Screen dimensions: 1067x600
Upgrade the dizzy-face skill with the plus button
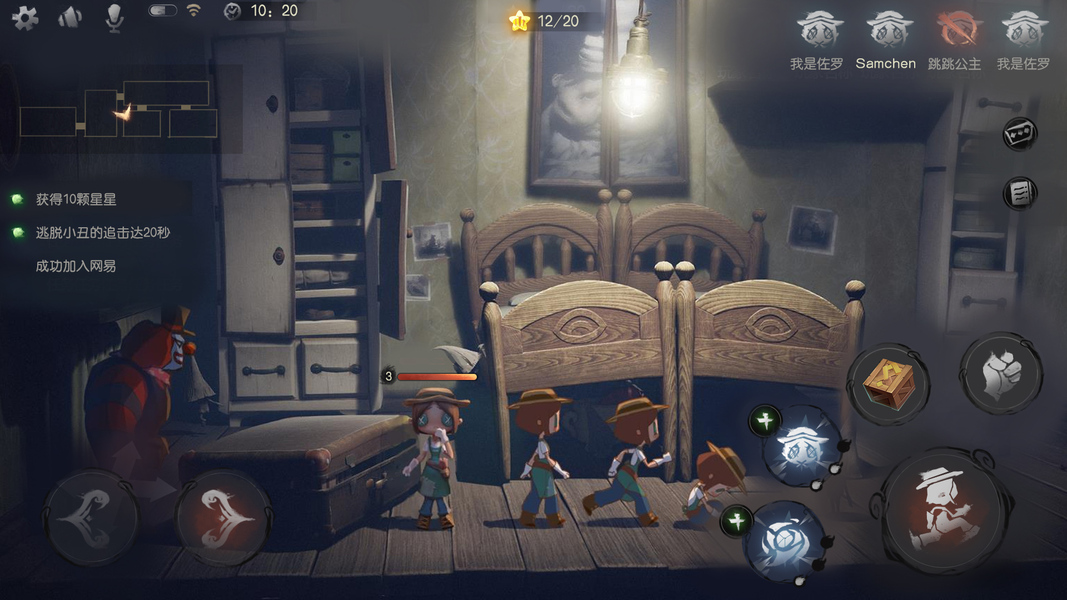pos(764,421)
